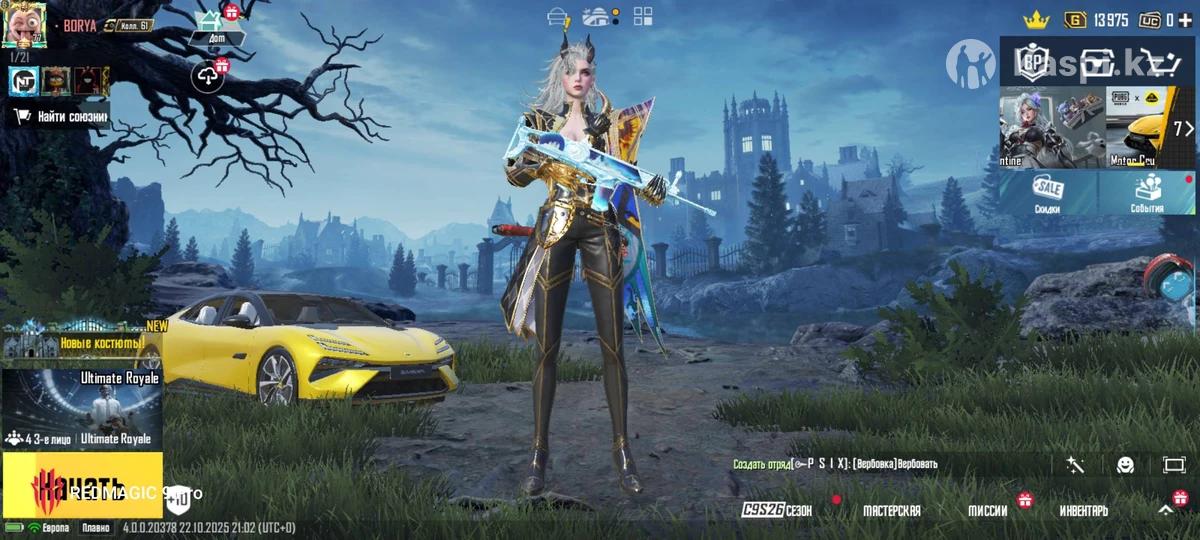Open the cloud download icon
This screenshot has height=540, width=1200.
(x=208, y=75)
